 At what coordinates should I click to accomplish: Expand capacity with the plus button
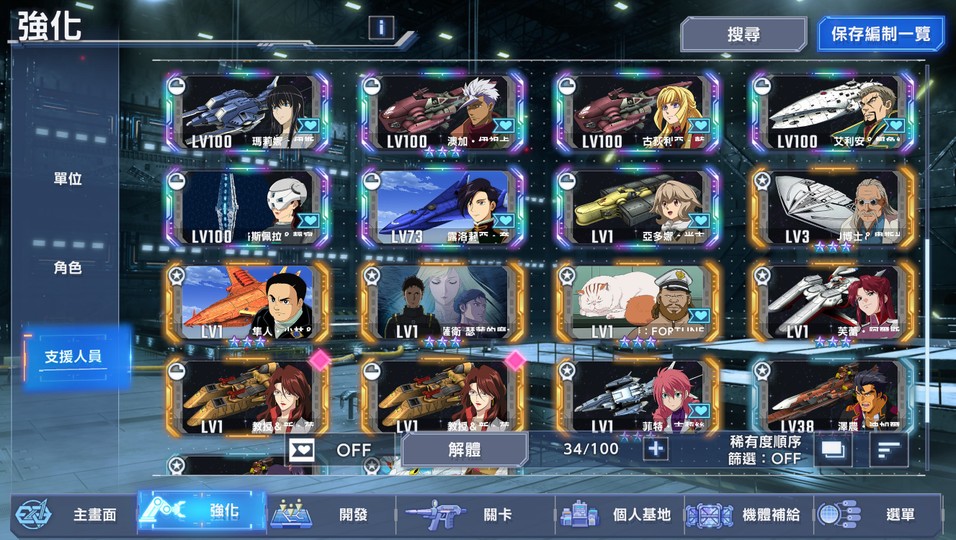pyautogui.click(x=655, y=448)
